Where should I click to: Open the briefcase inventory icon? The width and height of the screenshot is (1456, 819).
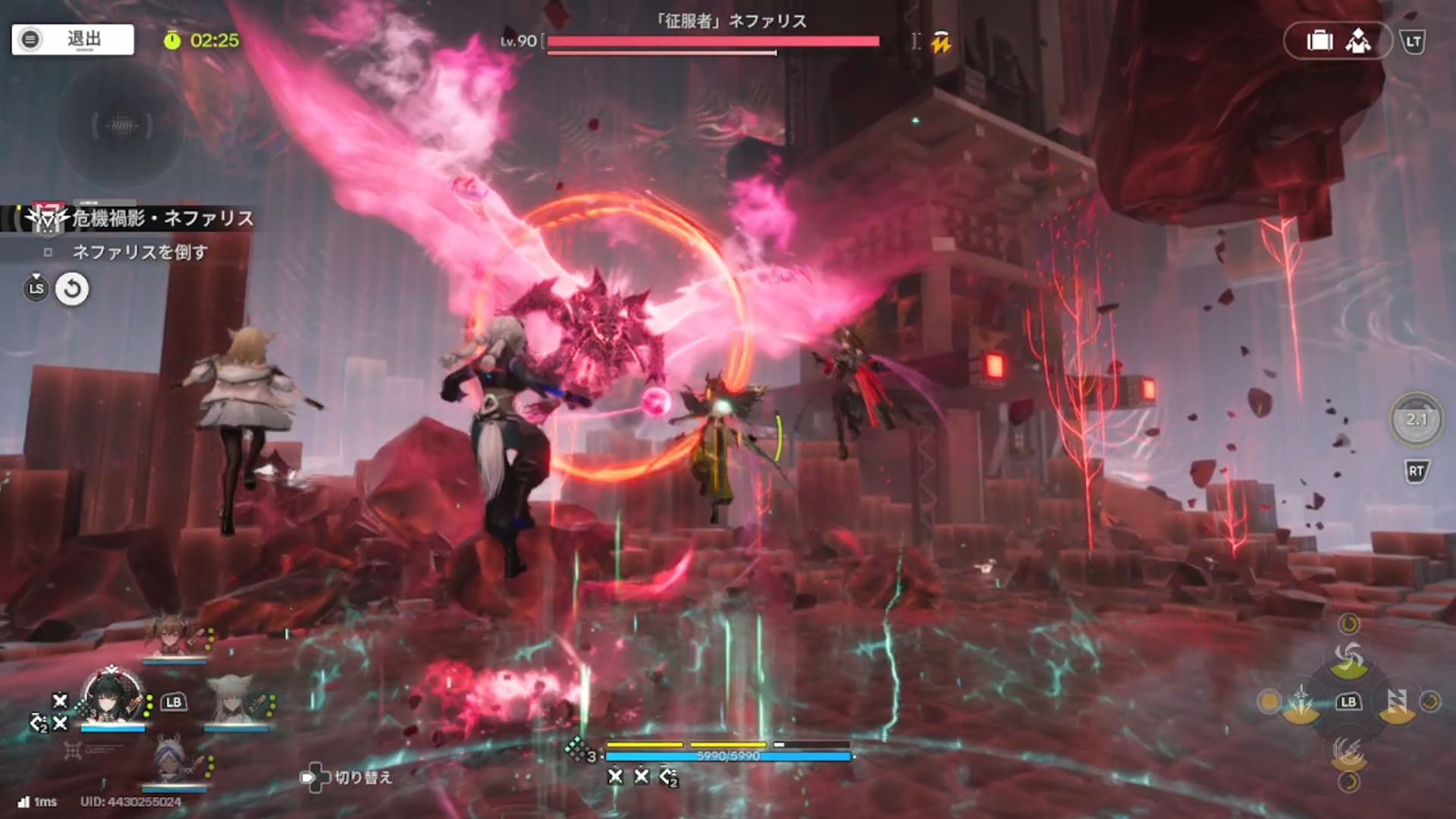click(1319, 41)
